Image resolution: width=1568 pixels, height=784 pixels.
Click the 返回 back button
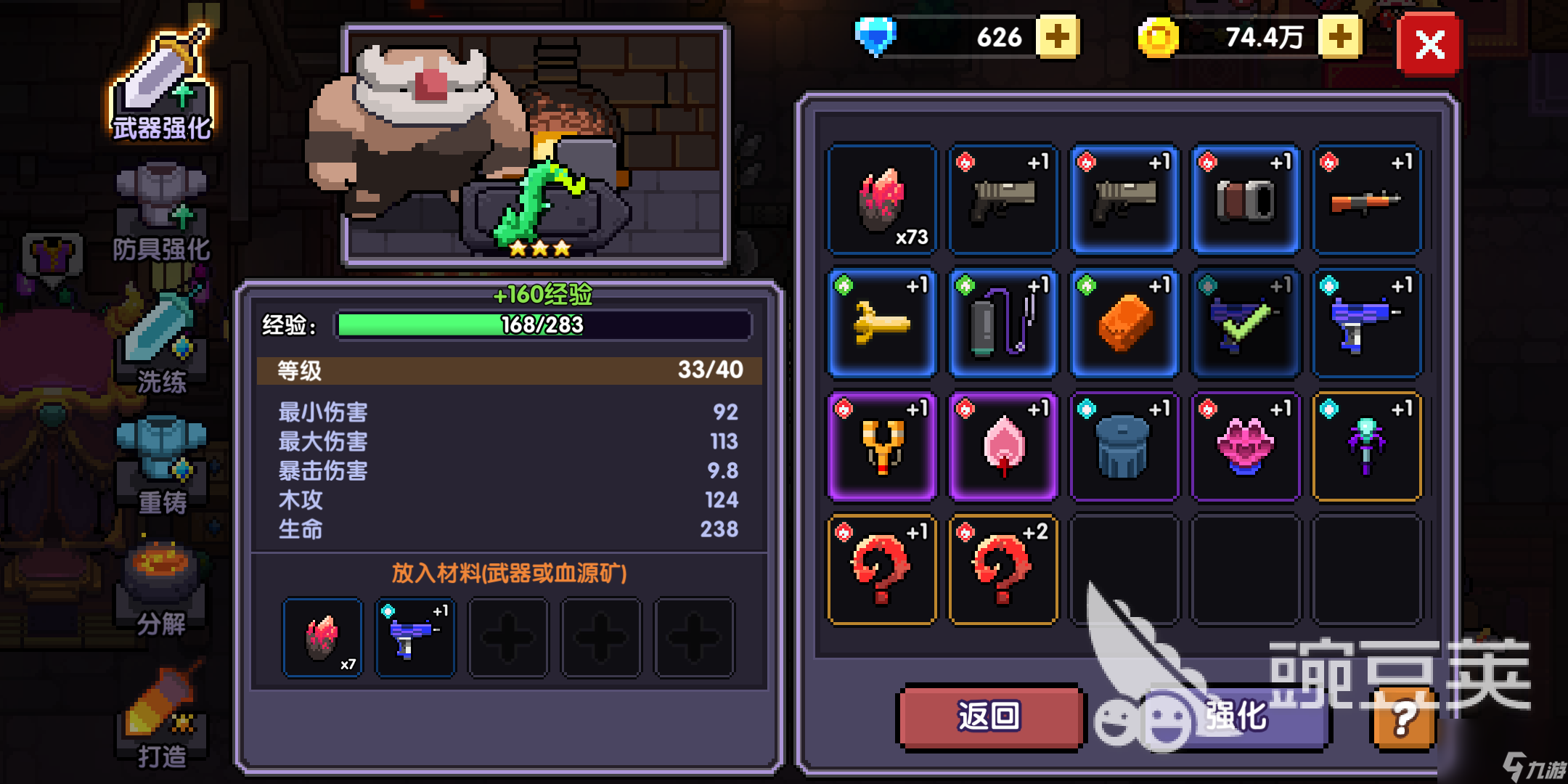(989, 716)
